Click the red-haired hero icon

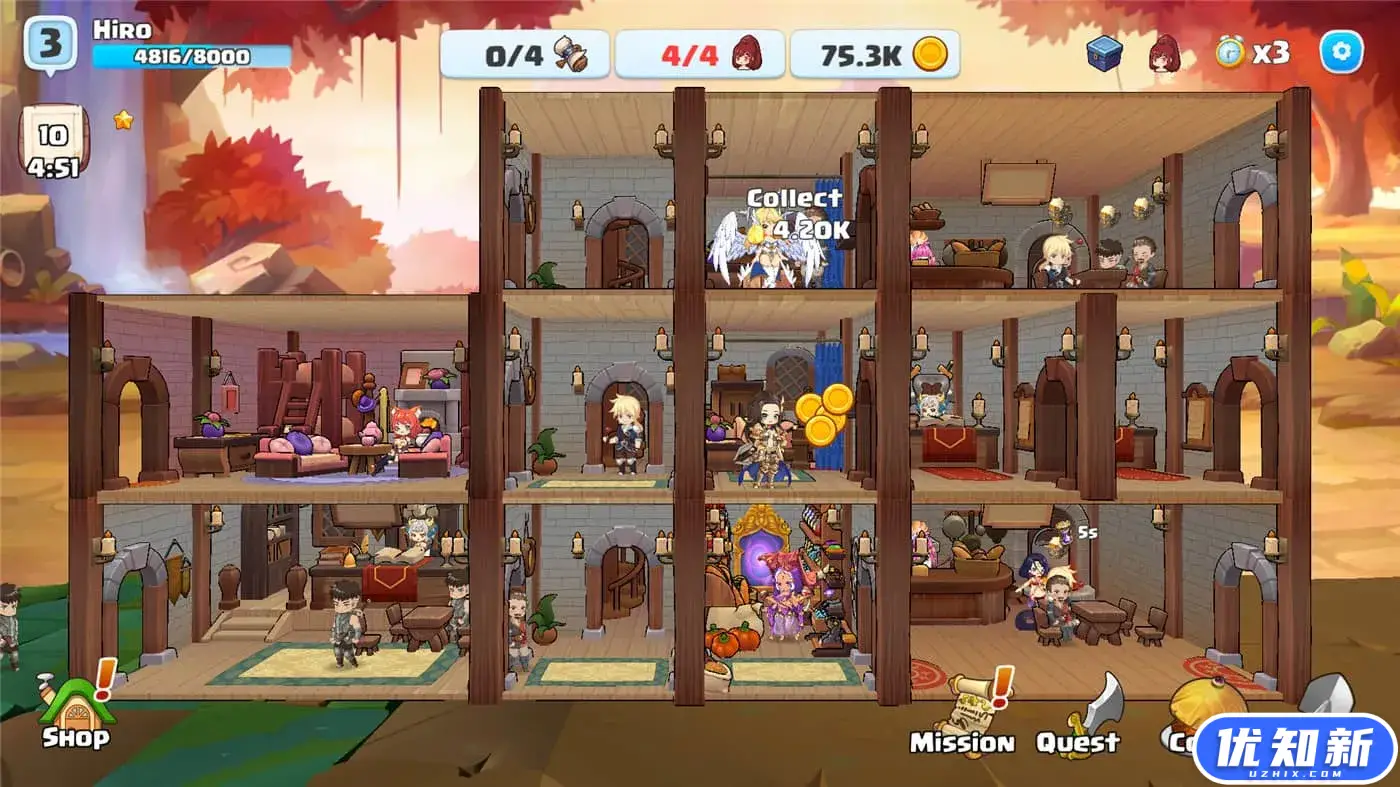coord(1163,53)
